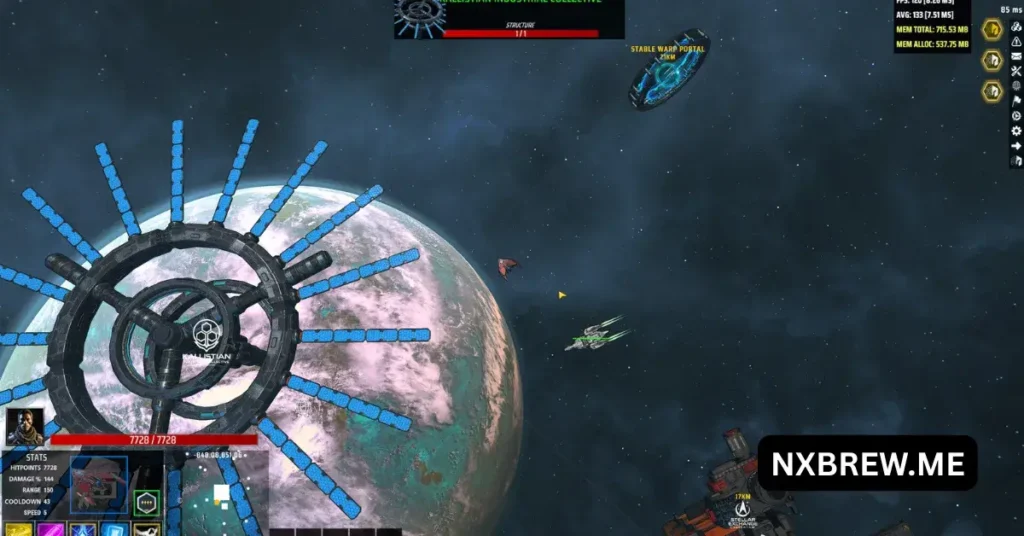Open the globe map icon
Viewport: 1024px width, 536px height.
point(1017,86)
